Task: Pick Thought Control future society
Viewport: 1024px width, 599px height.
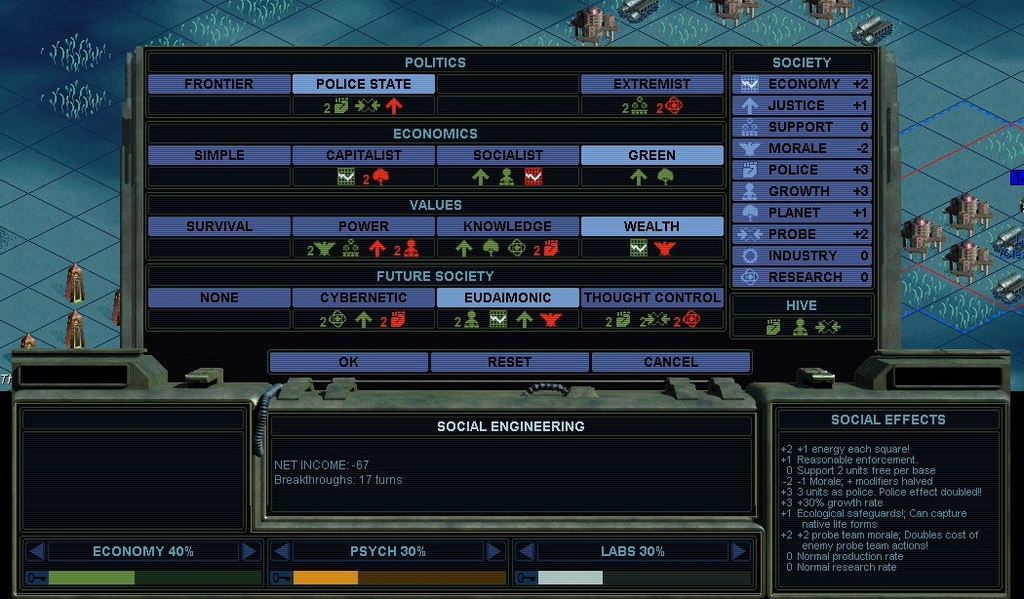Action: point(651,297)
